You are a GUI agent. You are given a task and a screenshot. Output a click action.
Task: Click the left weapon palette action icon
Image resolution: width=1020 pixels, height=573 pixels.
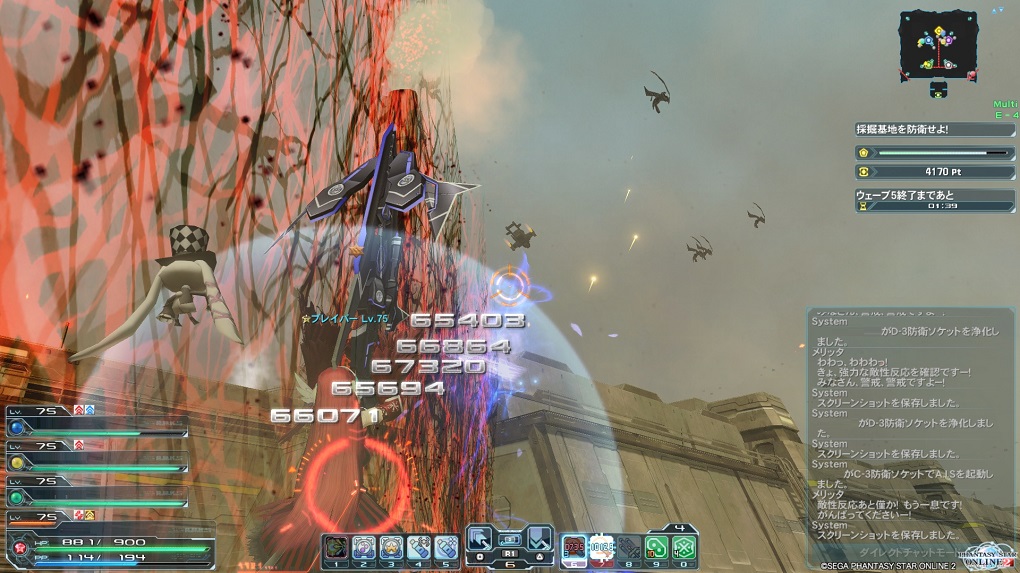pyautogui.click(x=482, y=538)
